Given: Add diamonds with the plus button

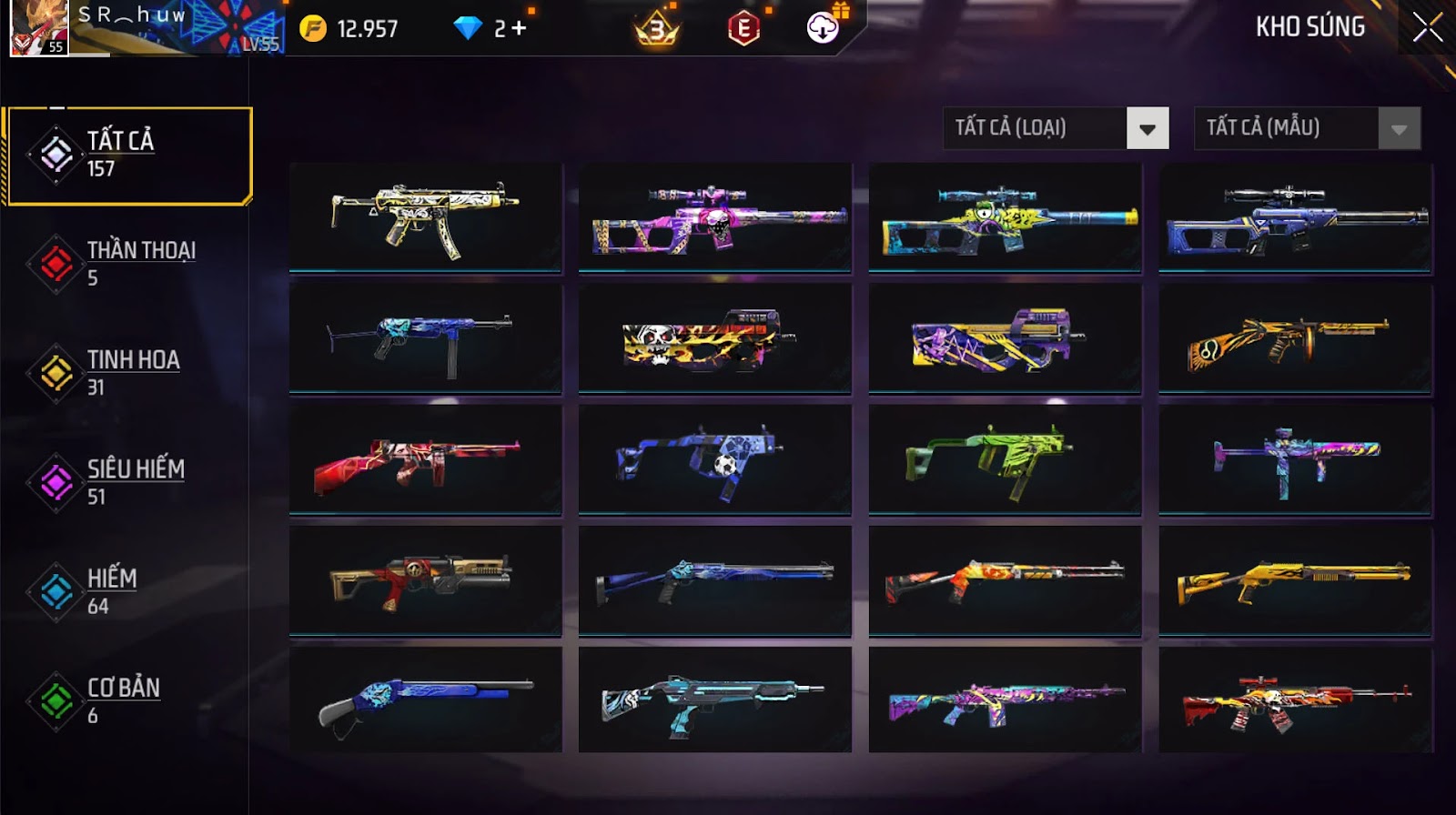Looking at the screenshot, I should click(x=519, y=29).
